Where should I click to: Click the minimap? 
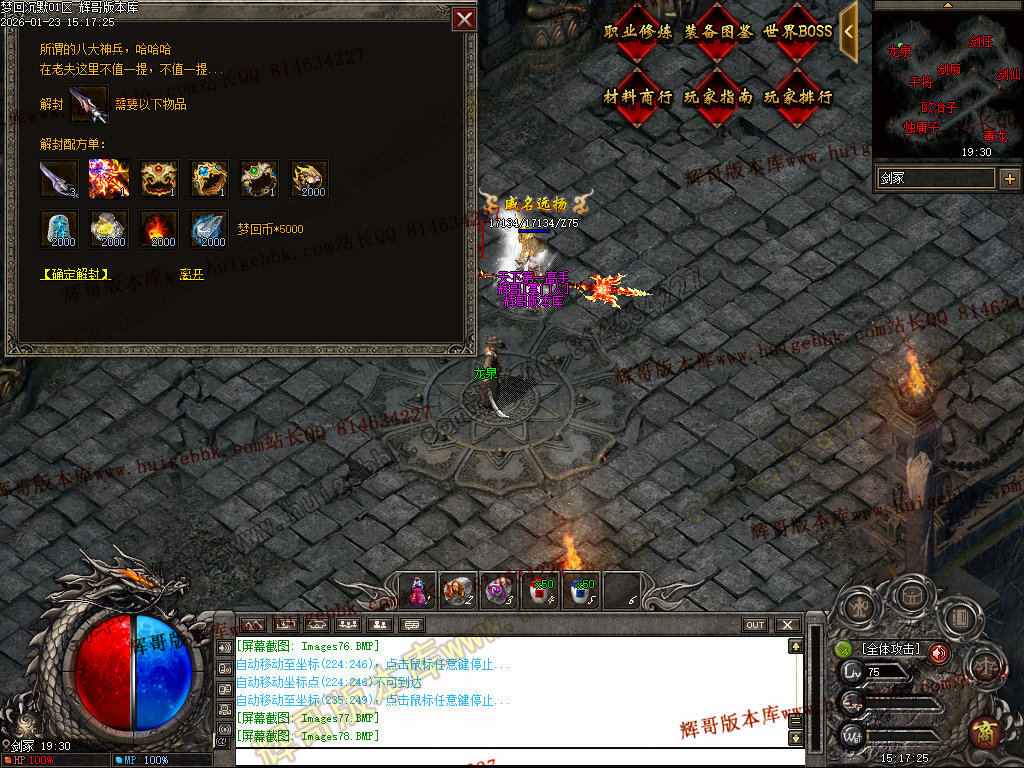[x=948, y=82]
